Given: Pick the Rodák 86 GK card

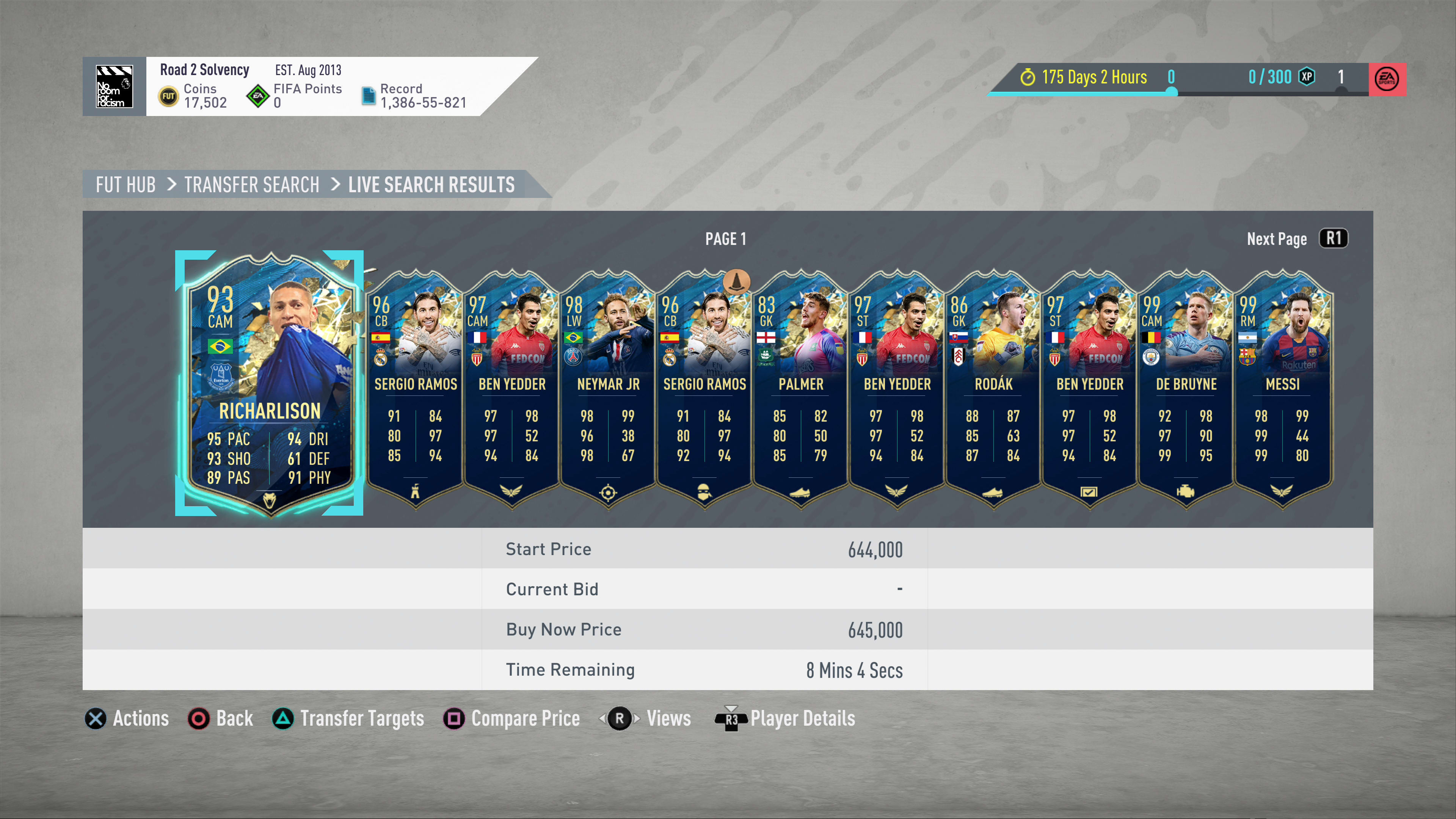Looking at the screenshot, I should (x=993, y=390).
